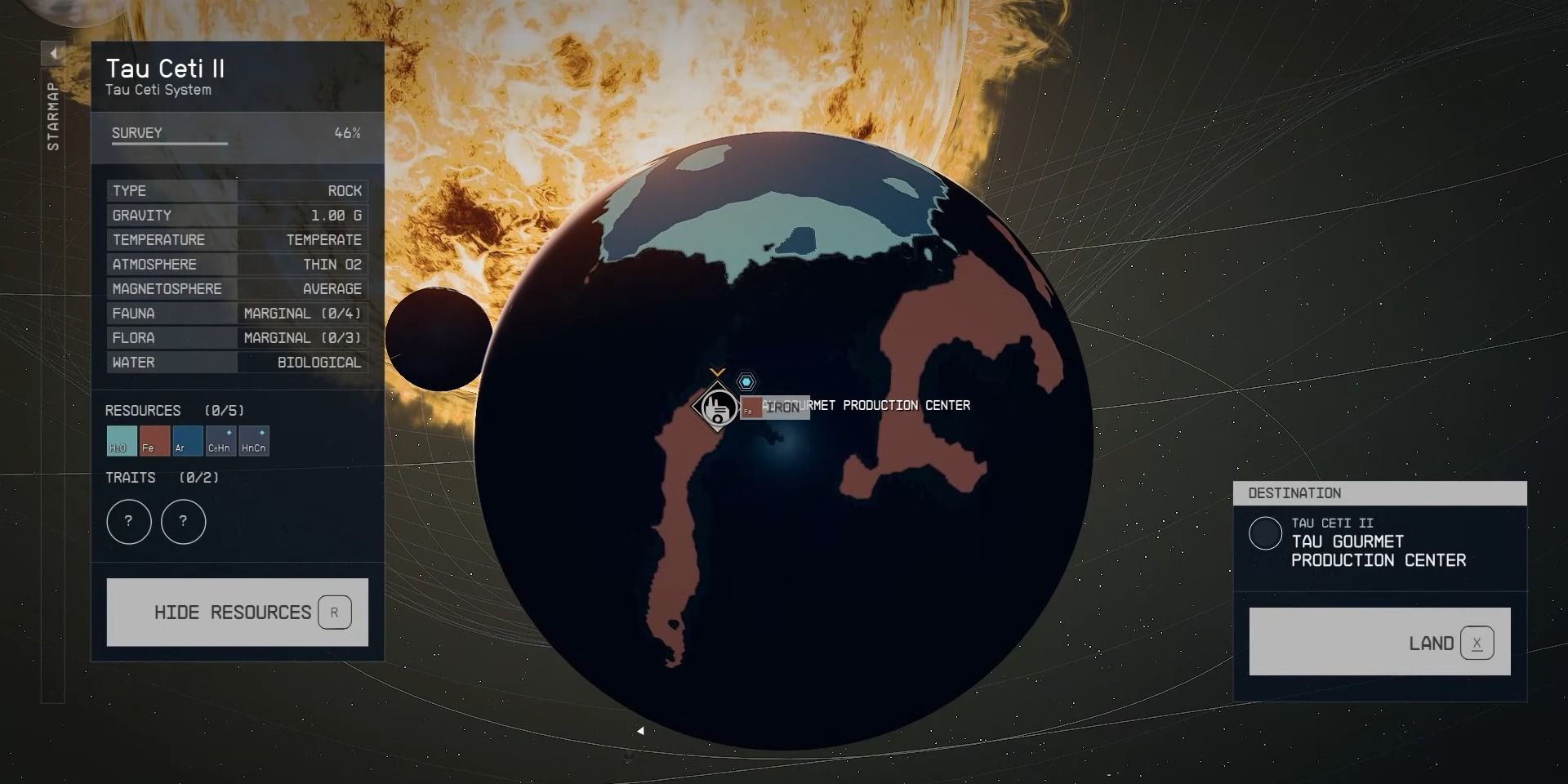Viewport: 1568px width, 784px height.
Task: Switch to the Starmap panel
Action: (x=52, y=114)
